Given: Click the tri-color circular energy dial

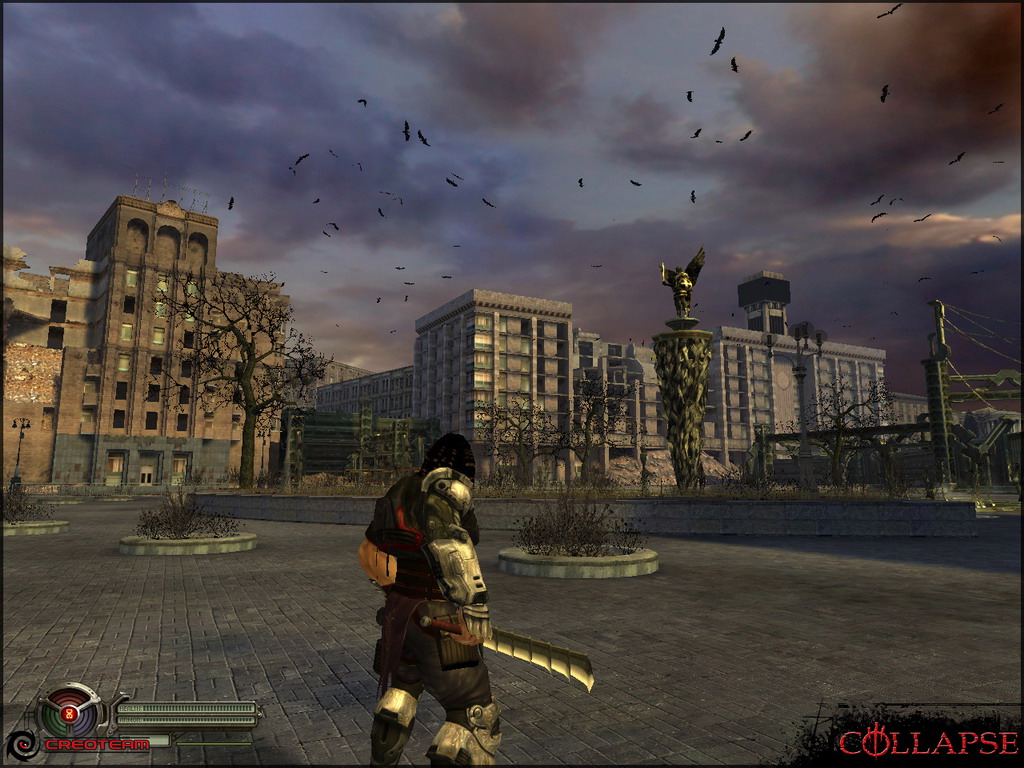Looking at the screenshot, I should (x=69, y=714).
